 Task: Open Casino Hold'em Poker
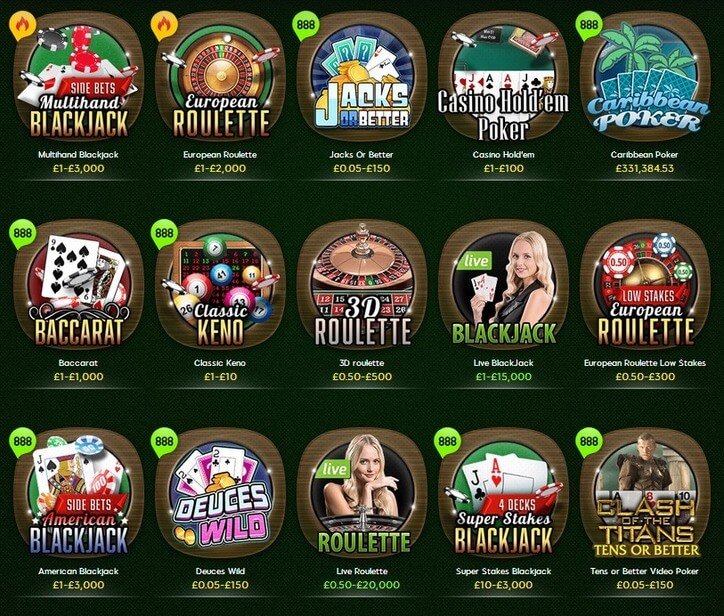pyautogui.click(x=504, y=79)
